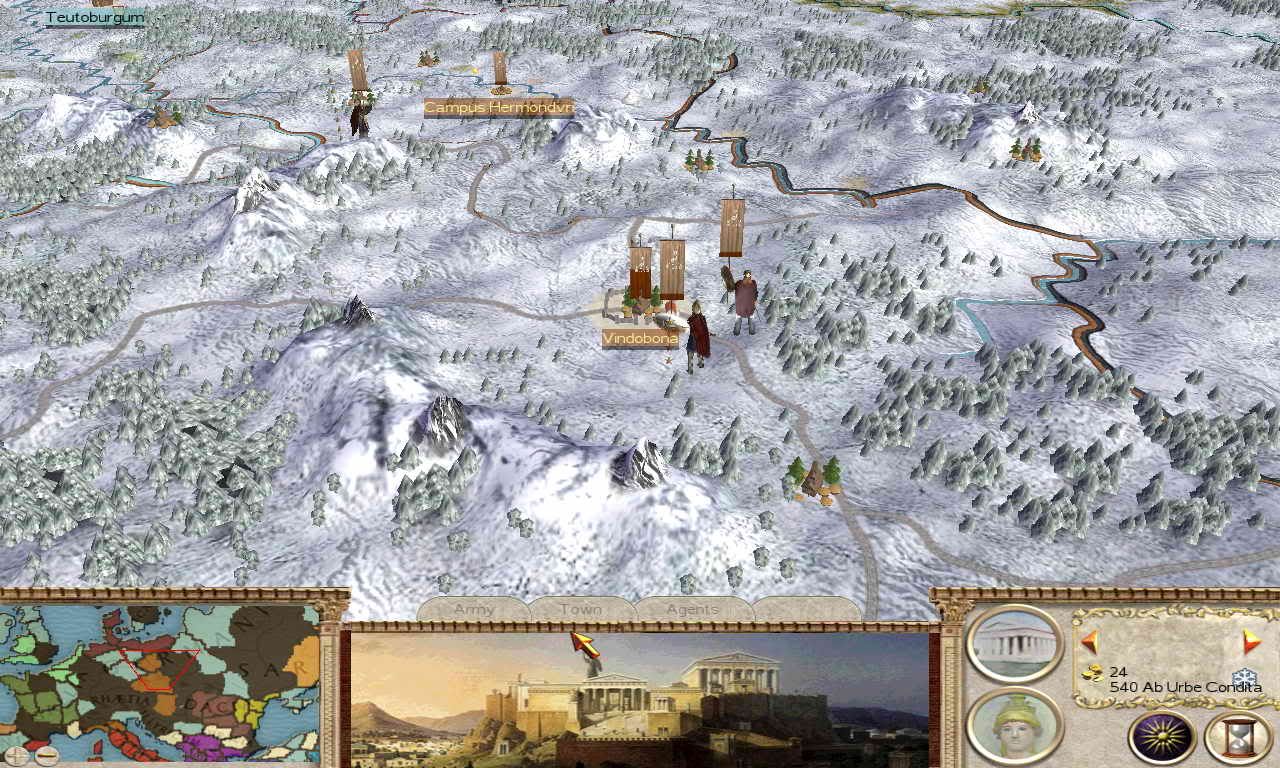Show the Agents tab
Image resolution: width=1280 pixels, height=768 pixels.
click(692, 609)
